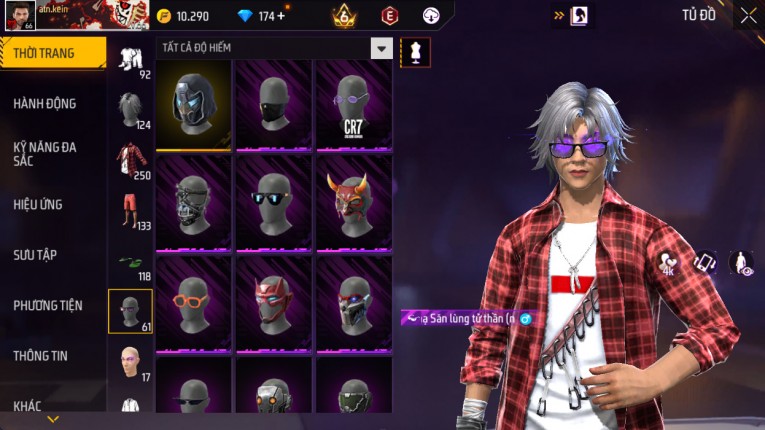Switch to the Thông Tin tab
Screen dimensions: 765x430
pyautogui.click(x=41, y=355)
